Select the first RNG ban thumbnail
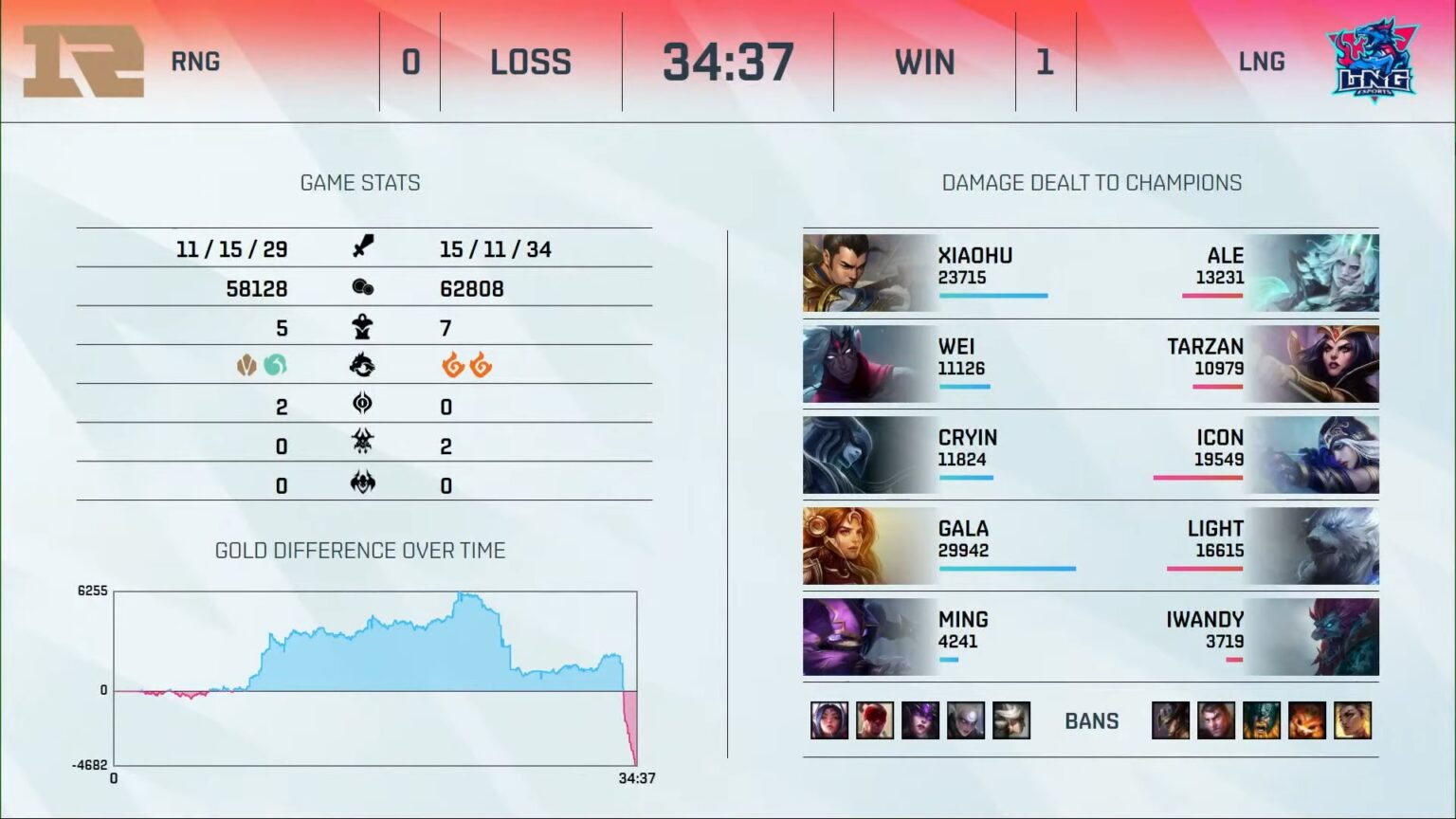The height and width of the screenshot is (819, 1456). [x=828, y=720]
